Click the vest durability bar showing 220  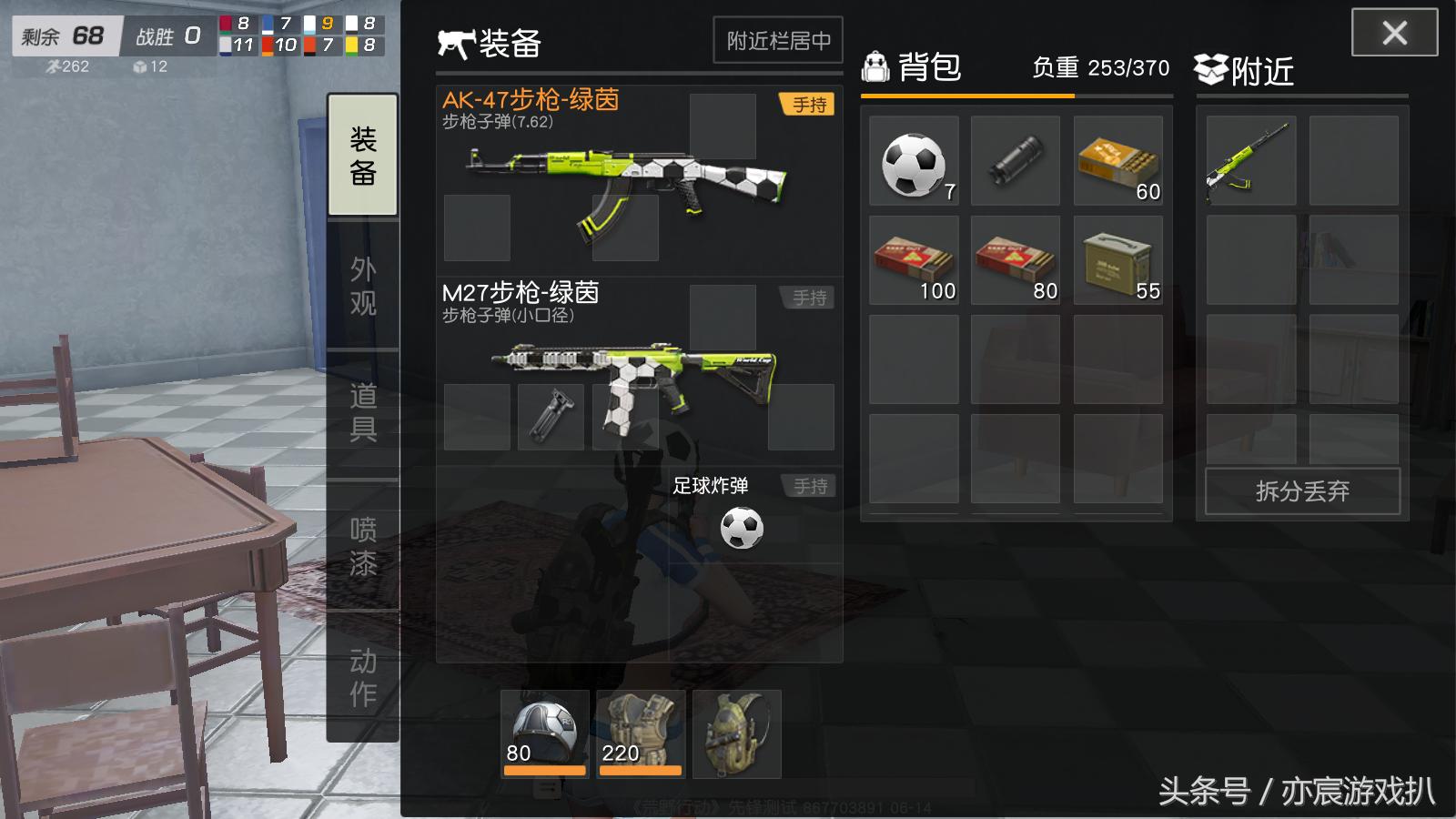[639, 769]
